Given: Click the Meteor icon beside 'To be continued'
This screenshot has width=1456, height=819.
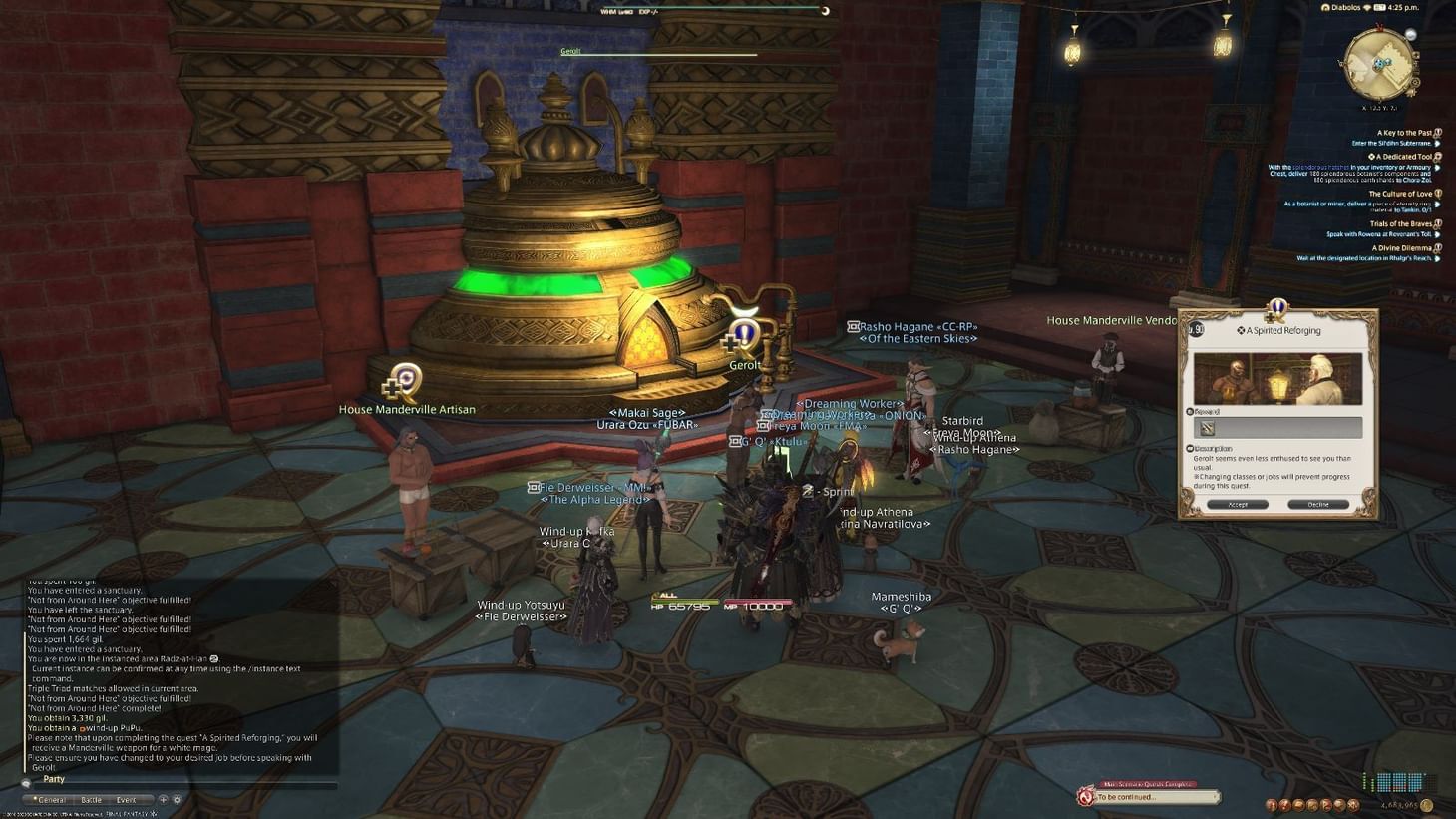Looking at the screenshot, I should click(x=1086, y=798).
